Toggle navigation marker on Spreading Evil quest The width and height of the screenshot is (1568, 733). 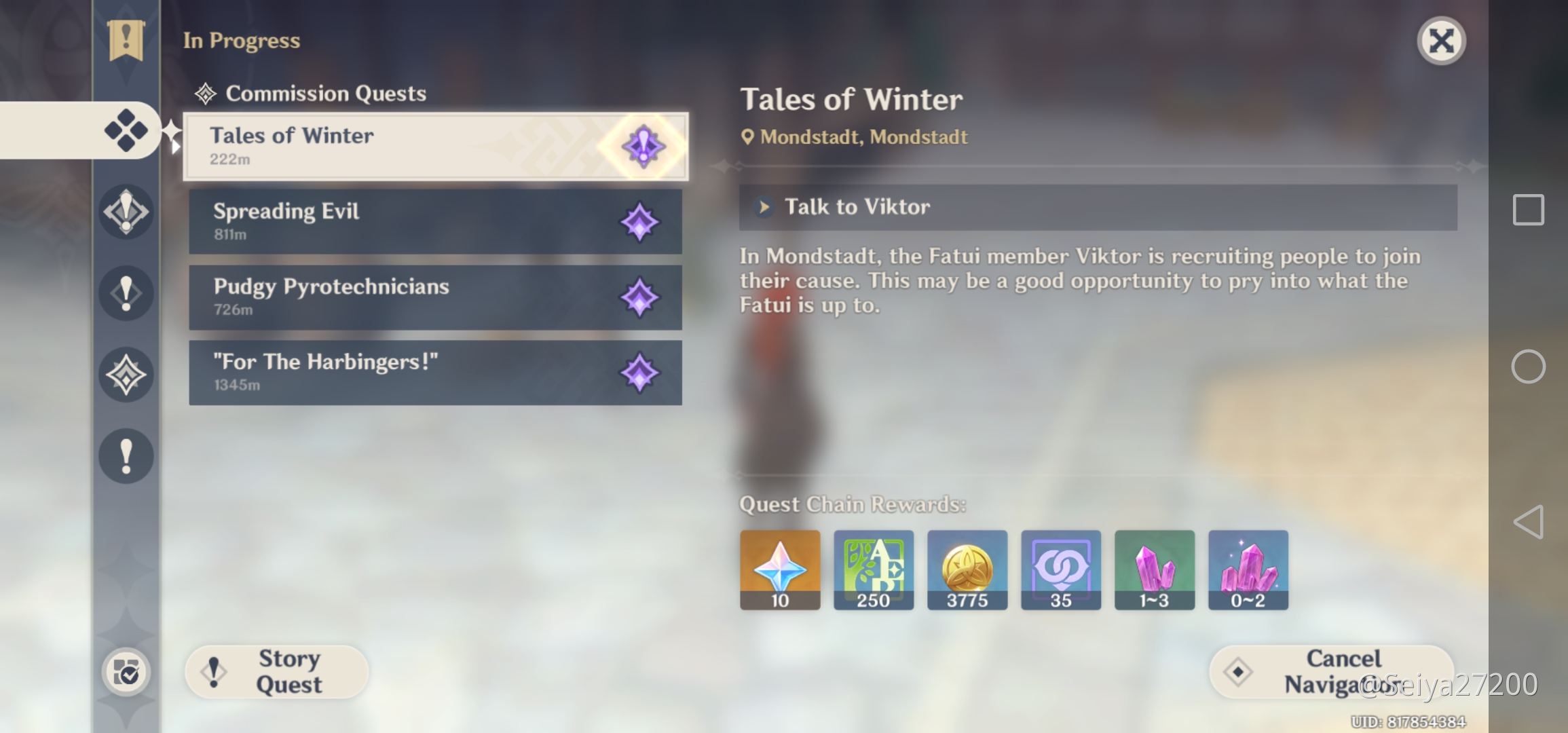click(639, 222)
